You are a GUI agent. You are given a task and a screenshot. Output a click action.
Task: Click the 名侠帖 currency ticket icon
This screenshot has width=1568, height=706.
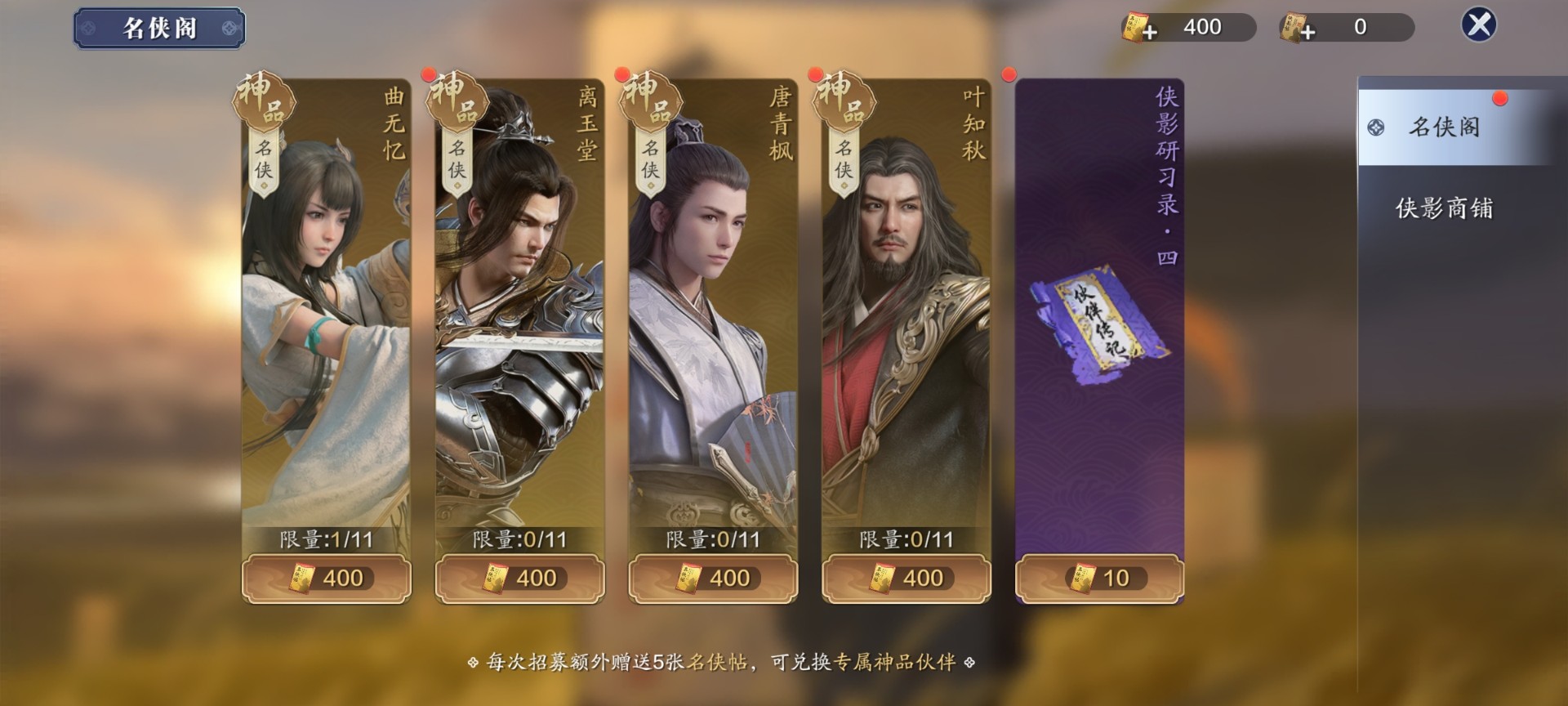(x=1135, y=27)
